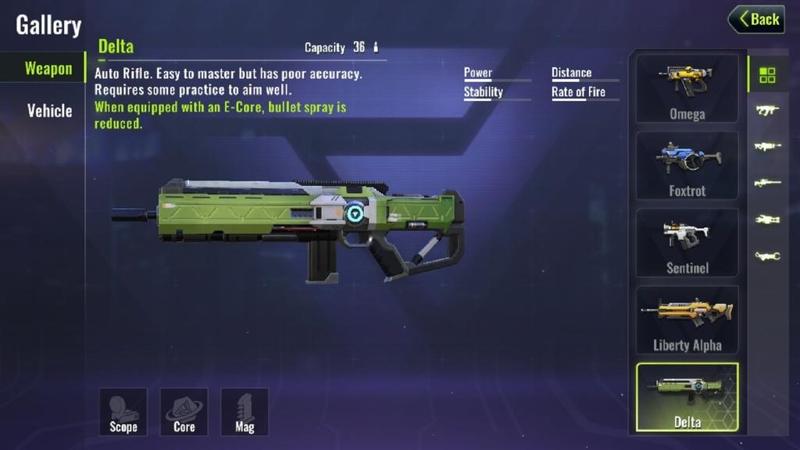
Task: Choose the Mag attachment slot
Action: [x=245, y=411]
